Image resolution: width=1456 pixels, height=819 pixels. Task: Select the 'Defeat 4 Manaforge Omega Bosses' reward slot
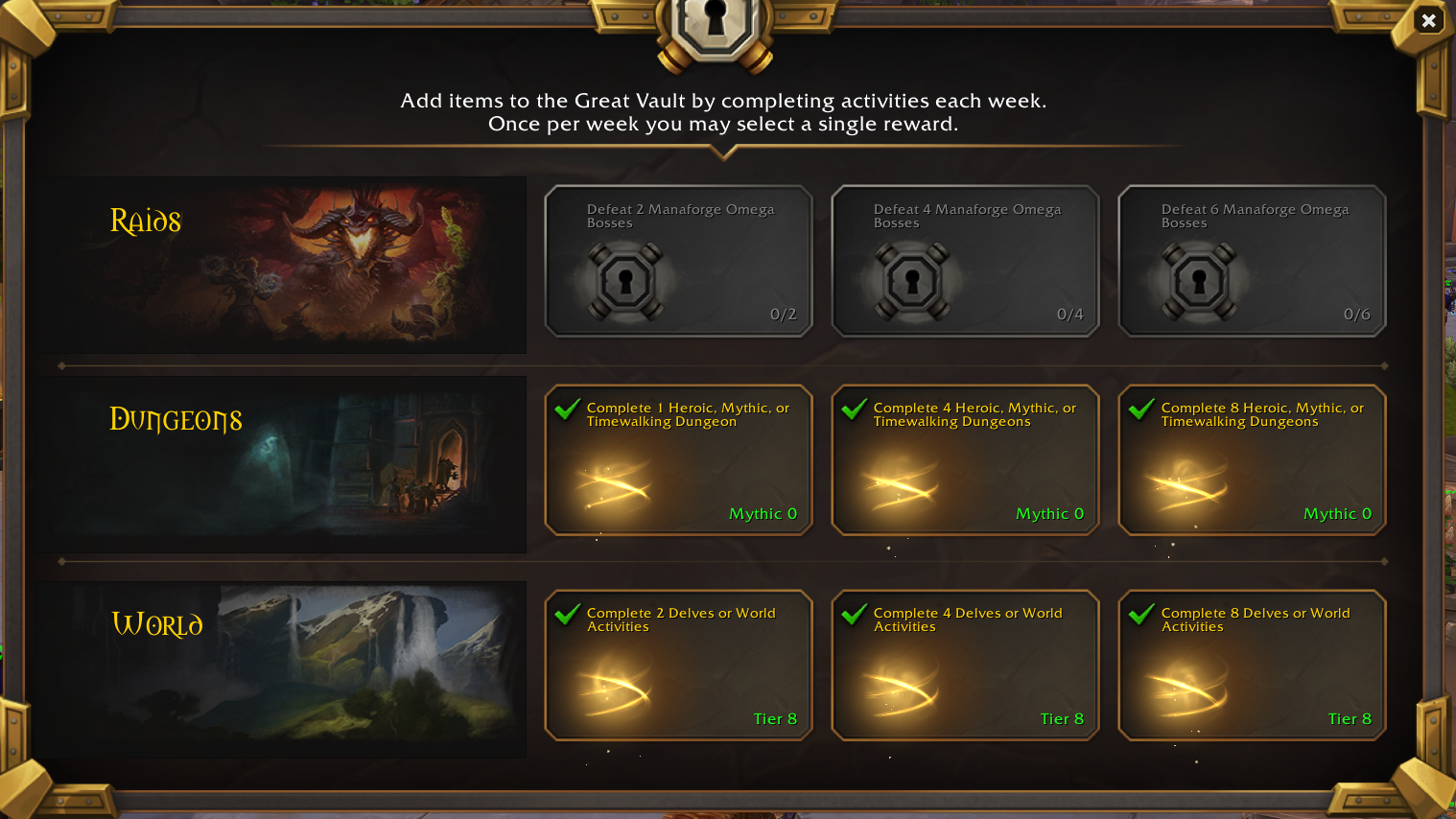965,261
